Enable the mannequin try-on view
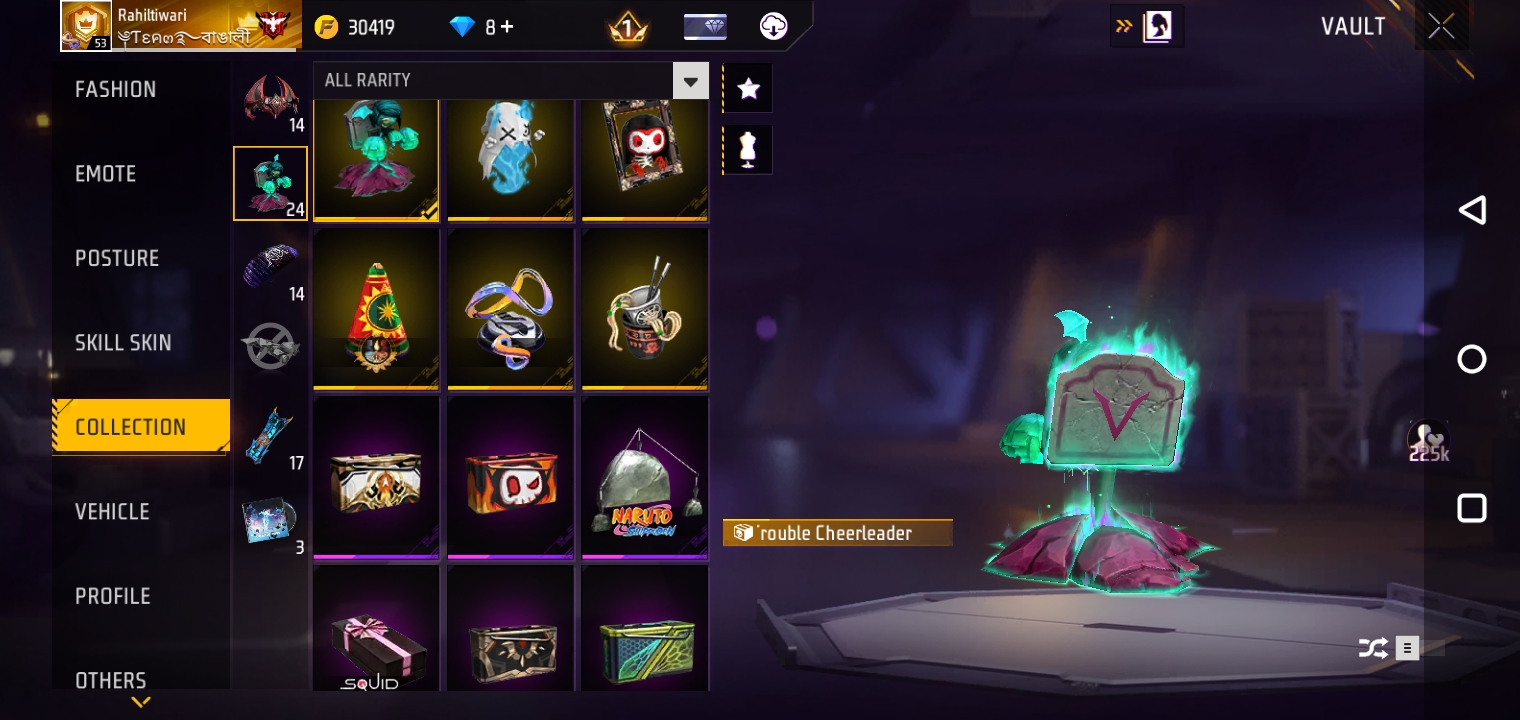Viewport: 1520px width, 720px height. coord(747,149)
